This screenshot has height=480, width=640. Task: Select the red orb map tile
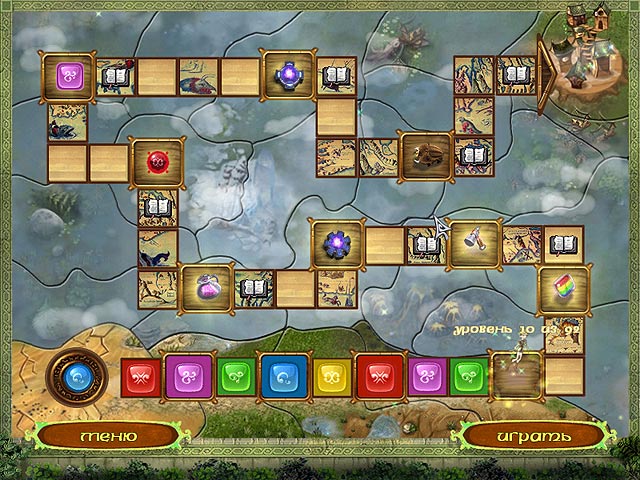coord(158,162)
